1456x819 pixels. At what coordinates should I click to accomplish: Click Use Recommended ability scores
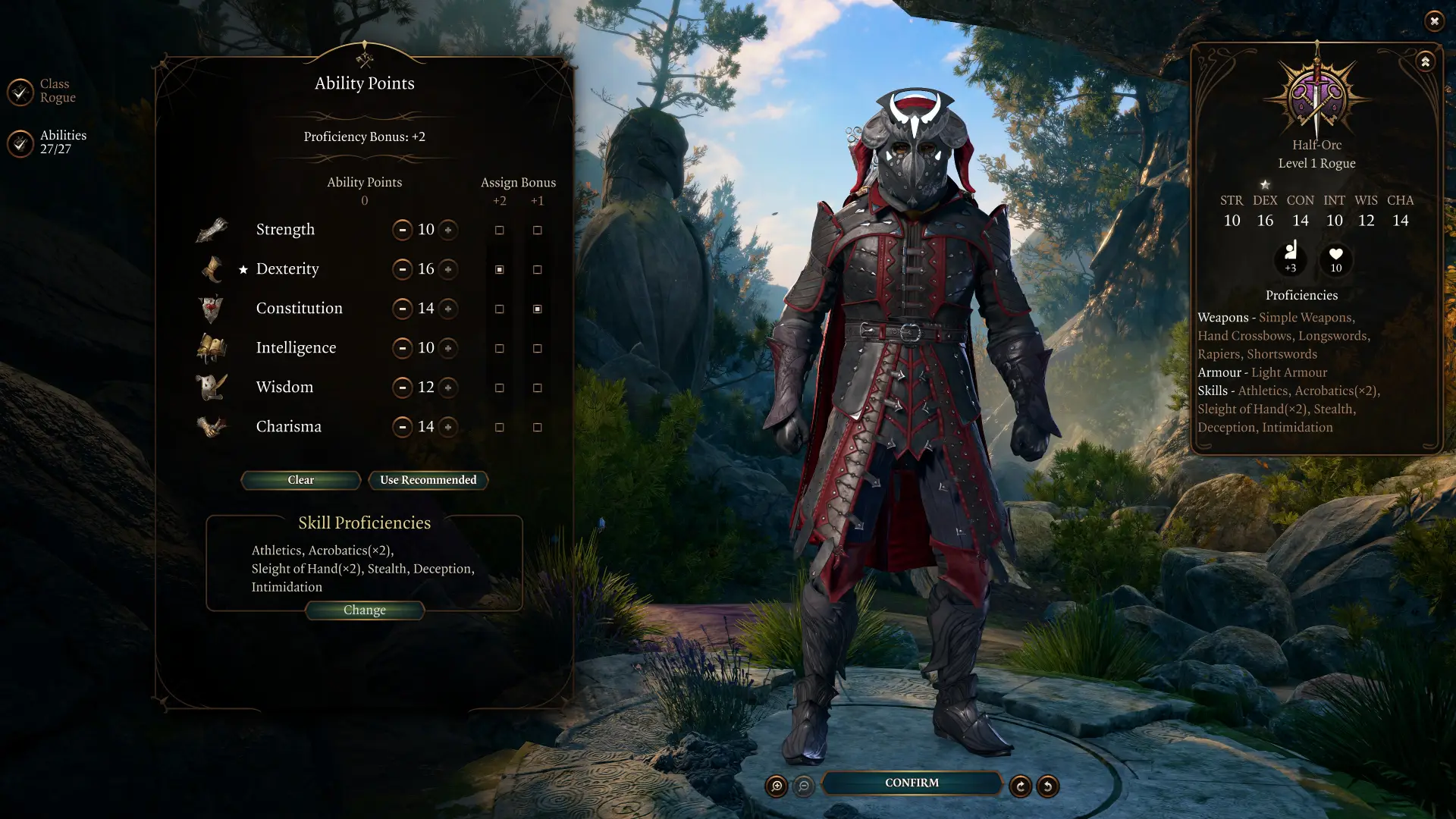click(428, 480)
